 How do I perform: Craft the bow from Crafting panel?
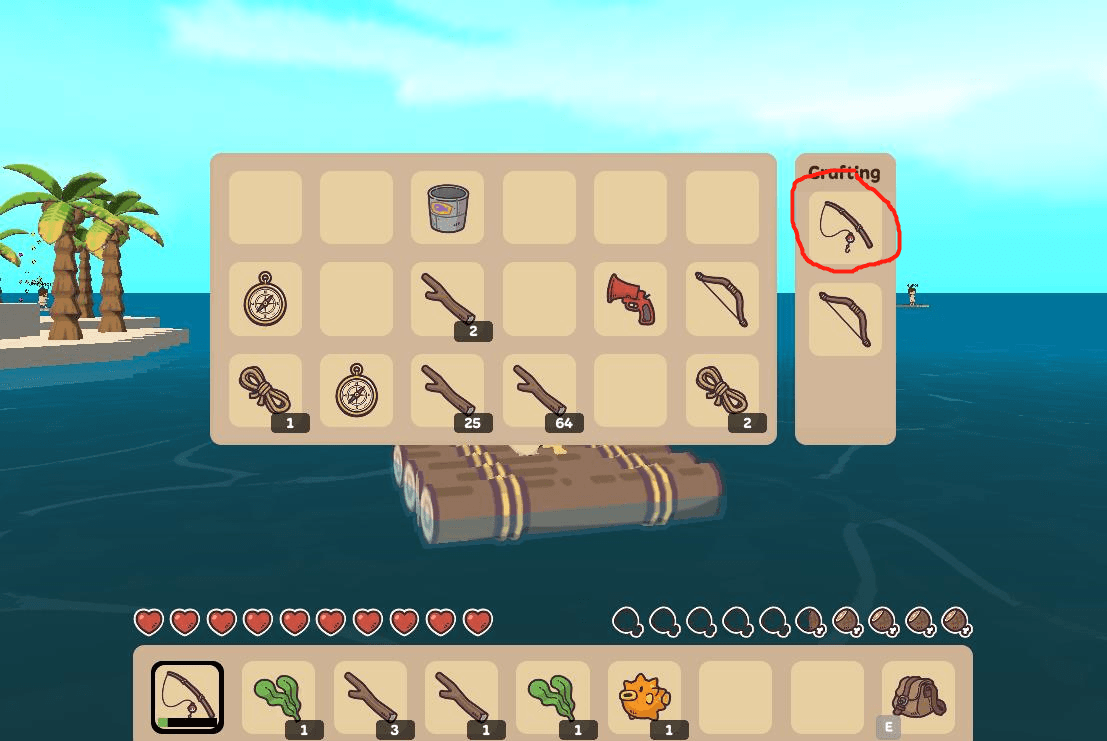[x=845, y=319]
